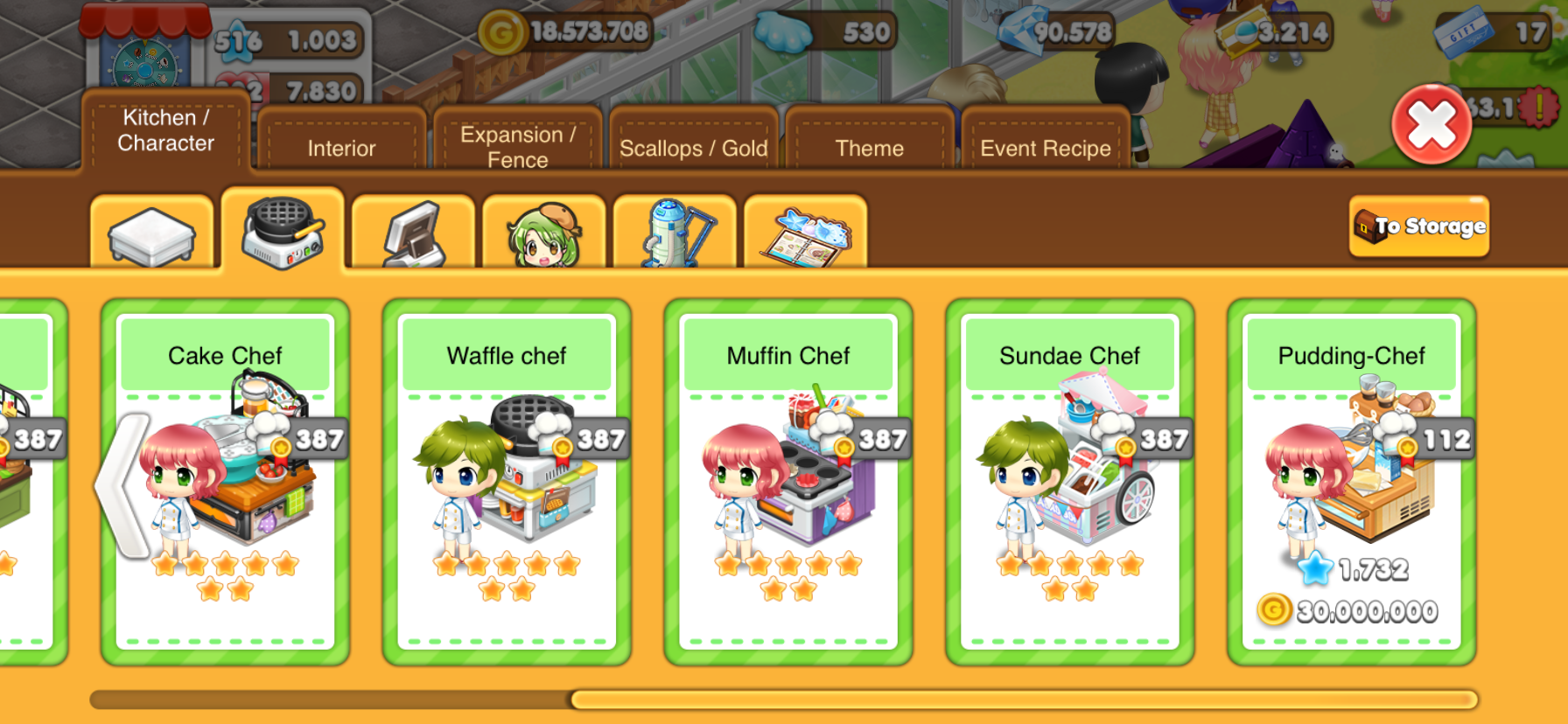Select the blue water purifier category
The height and width of the screenshot is (724, 1568).
click(x=675, y=233)
